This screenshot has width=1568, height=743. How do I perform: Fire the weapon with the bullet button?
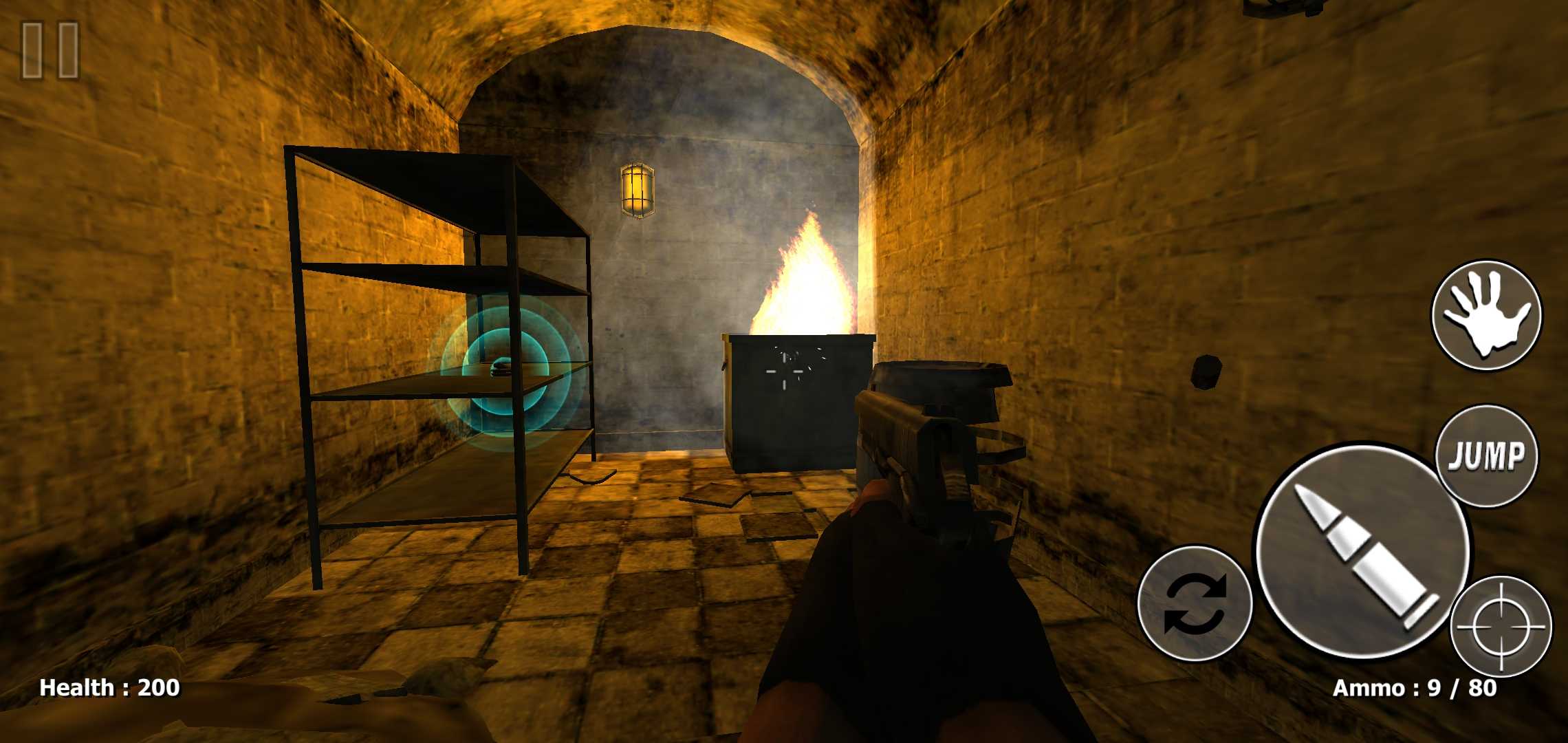[x=1362, y=552]
